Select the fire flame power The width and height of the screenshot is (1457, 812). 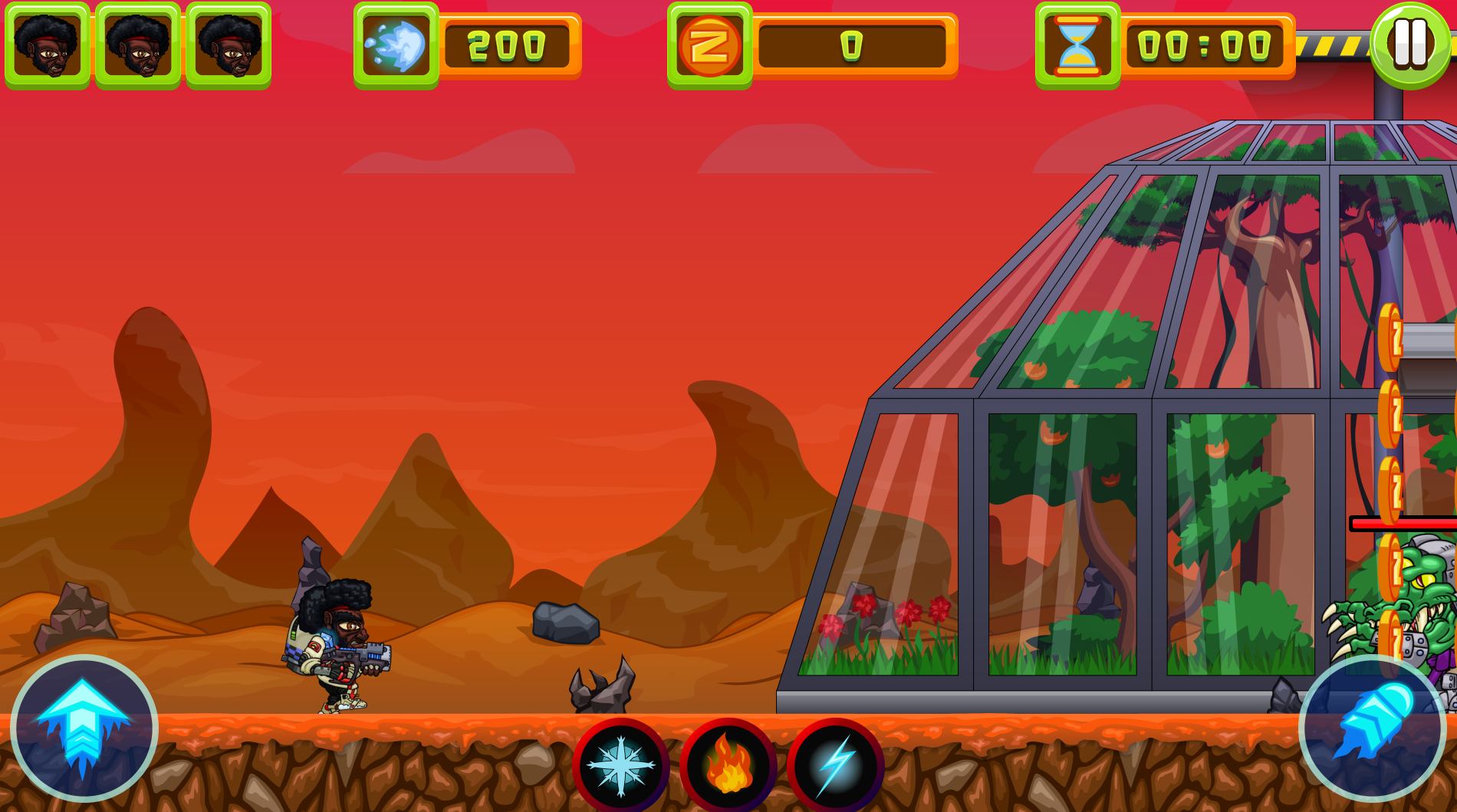pyautogui.click(x=728, y=765)
